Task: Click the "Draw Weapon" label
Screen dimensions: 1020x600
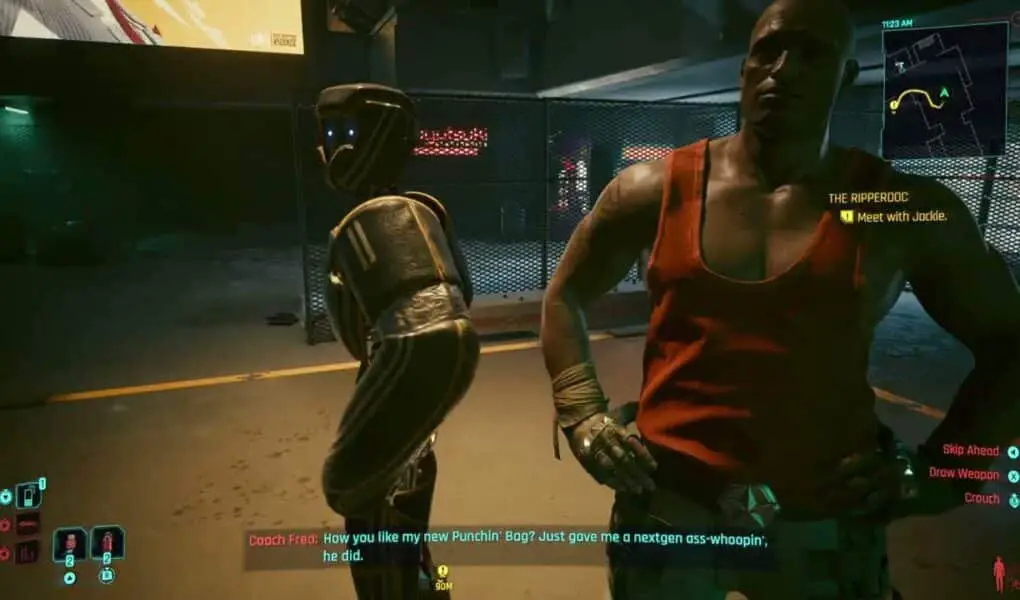Action: (x=963, y=474)
